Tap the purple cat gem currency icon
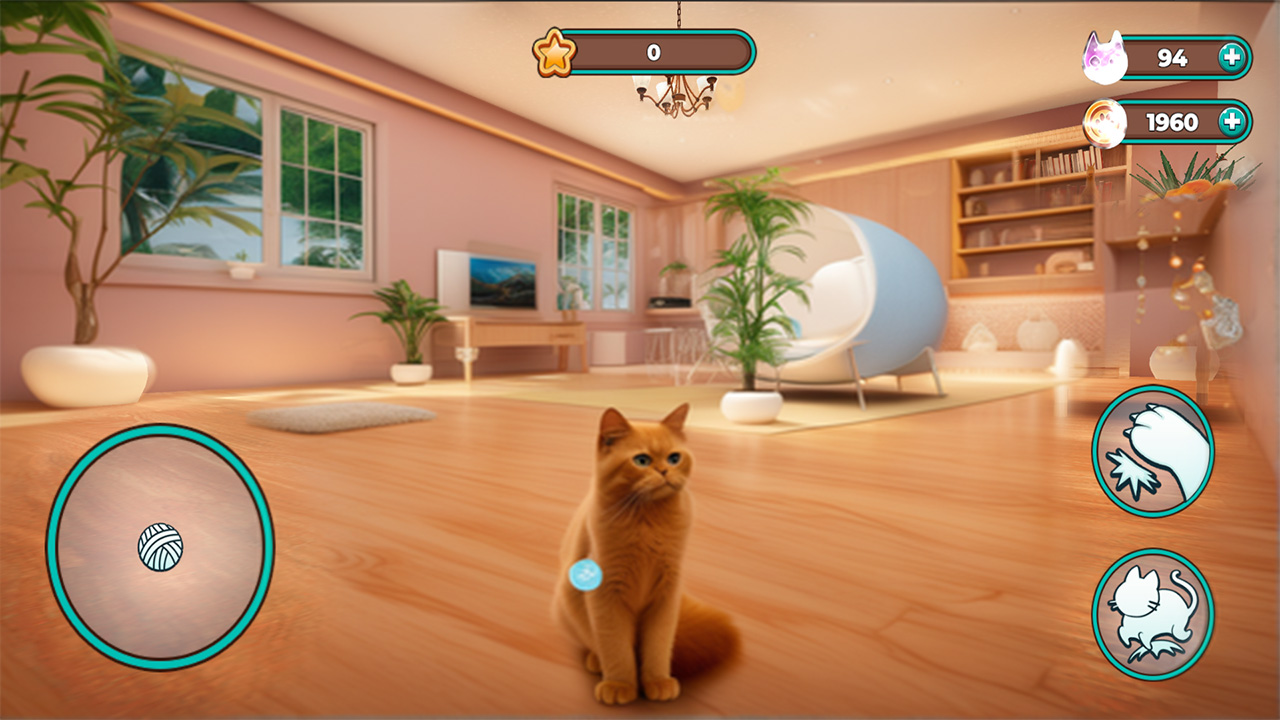This screenshot has height=720, width=1280. 1105,58
